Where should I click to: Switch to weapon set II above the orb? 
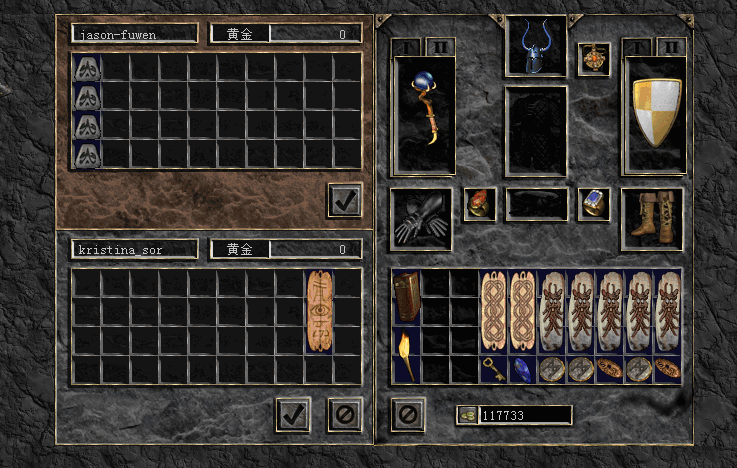(441, 47)
